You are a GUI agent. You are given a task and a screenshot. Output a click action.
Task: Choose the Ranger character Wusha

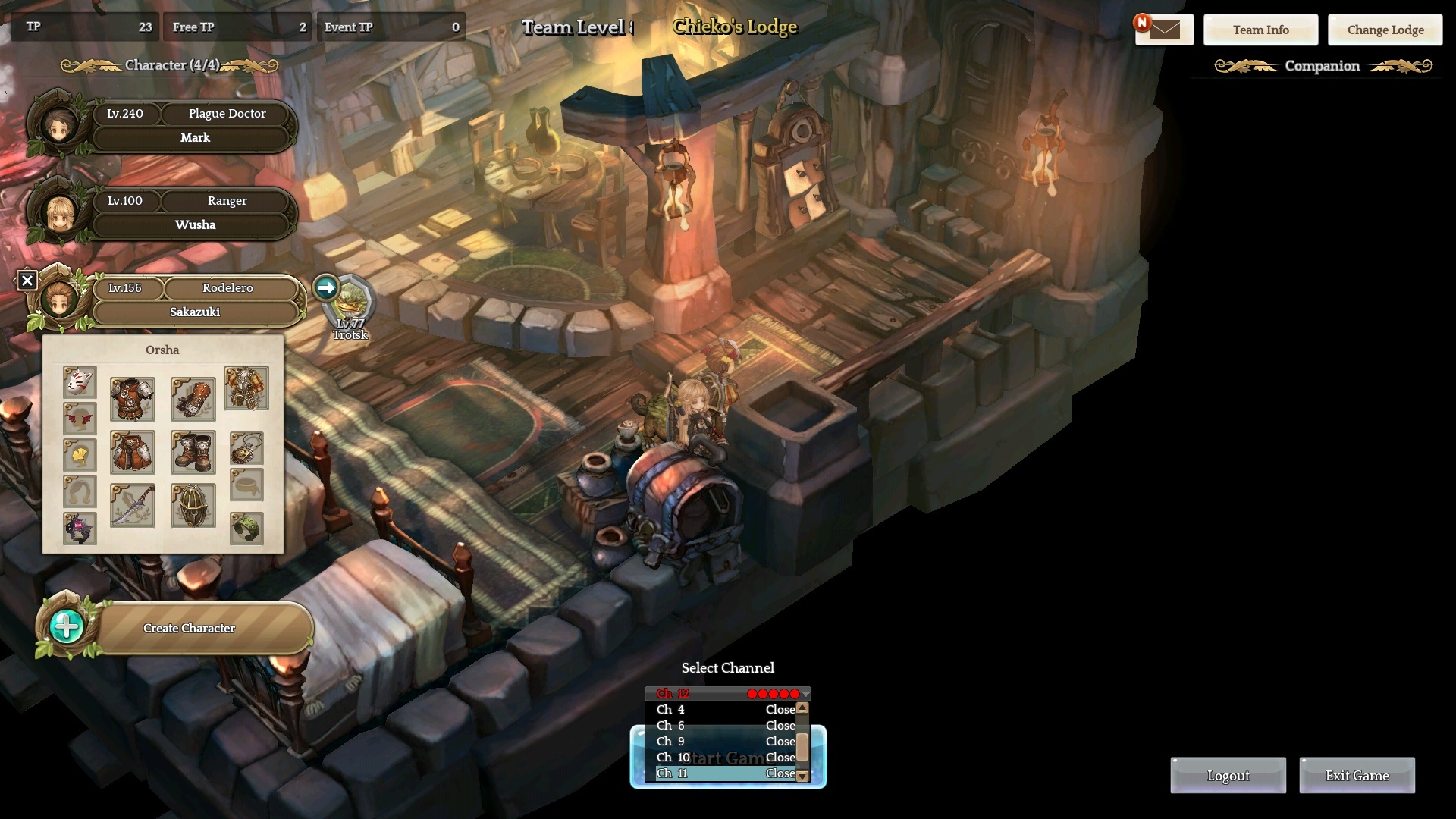(x=193, y=213)
